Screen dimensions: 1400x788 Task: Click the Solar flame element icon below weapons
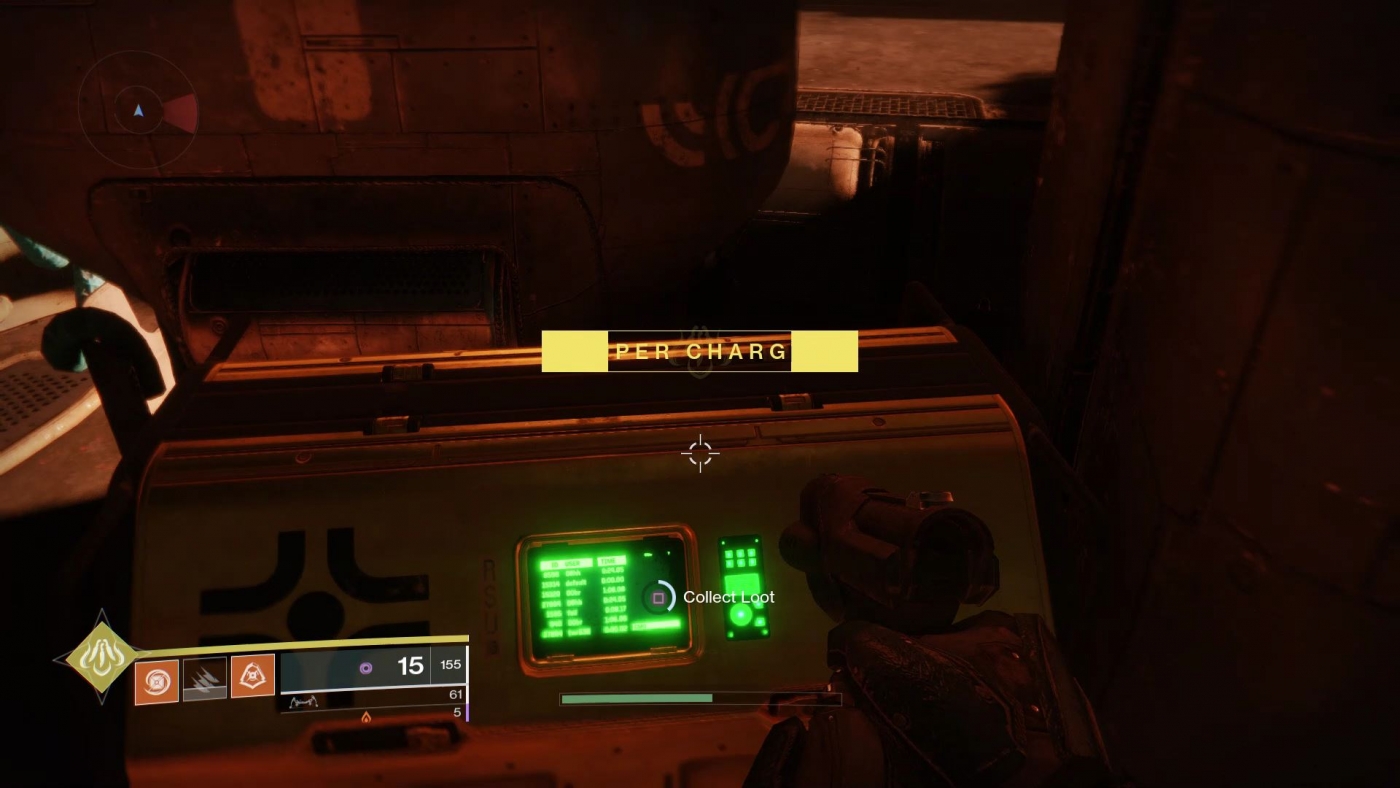367,717
